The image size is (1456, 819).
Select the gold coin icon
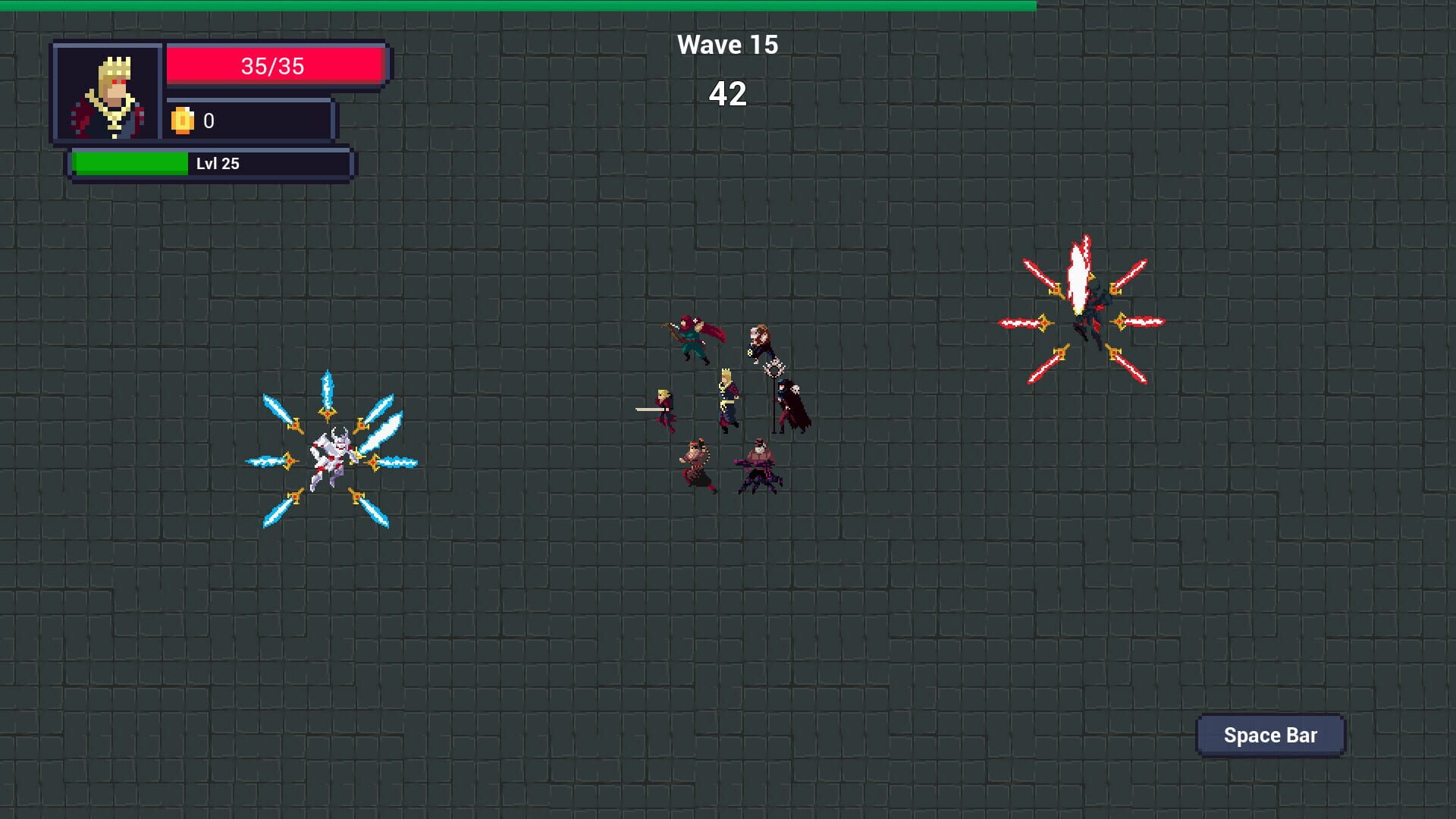pos(184,120)
